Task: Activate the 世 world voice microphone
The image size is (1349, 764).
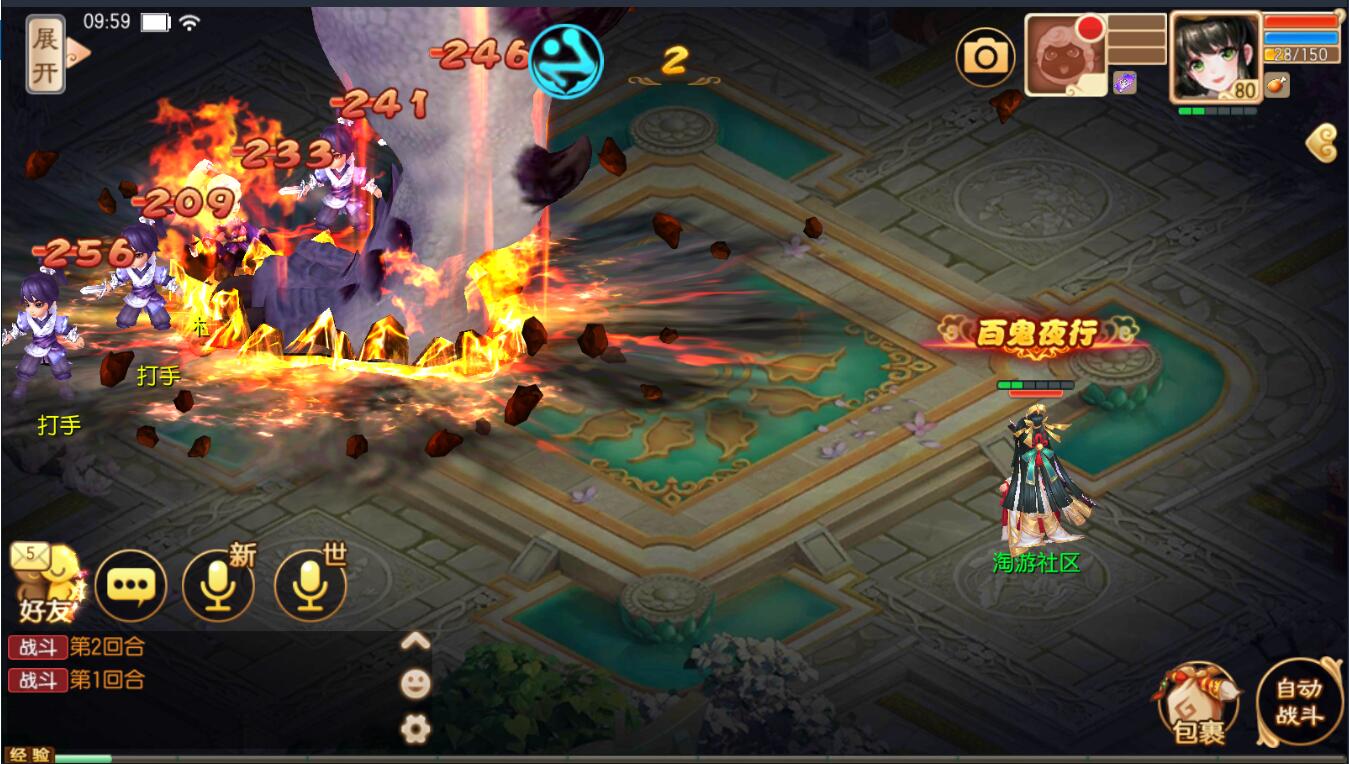Action: click(311, 586)
